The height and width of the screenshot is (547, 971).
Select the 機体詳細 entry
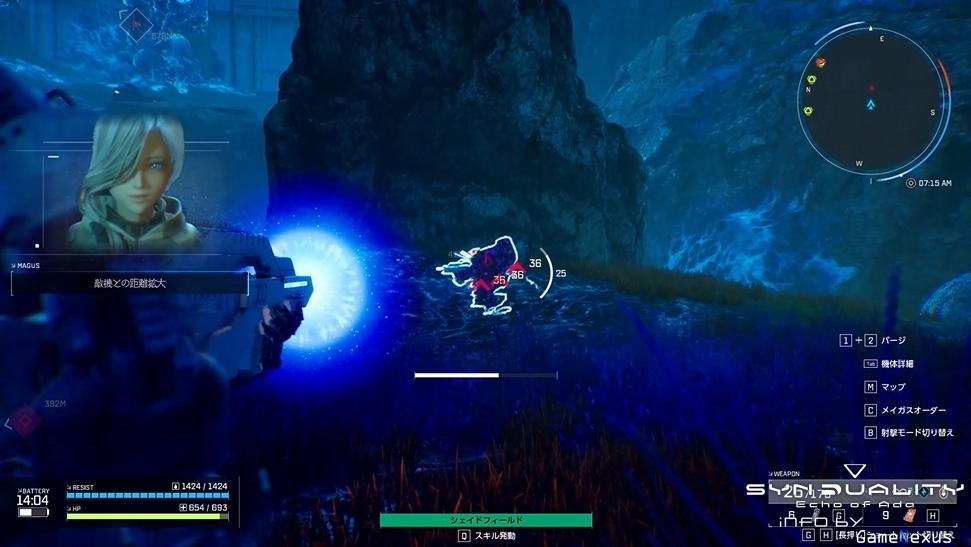coord(895,363)
